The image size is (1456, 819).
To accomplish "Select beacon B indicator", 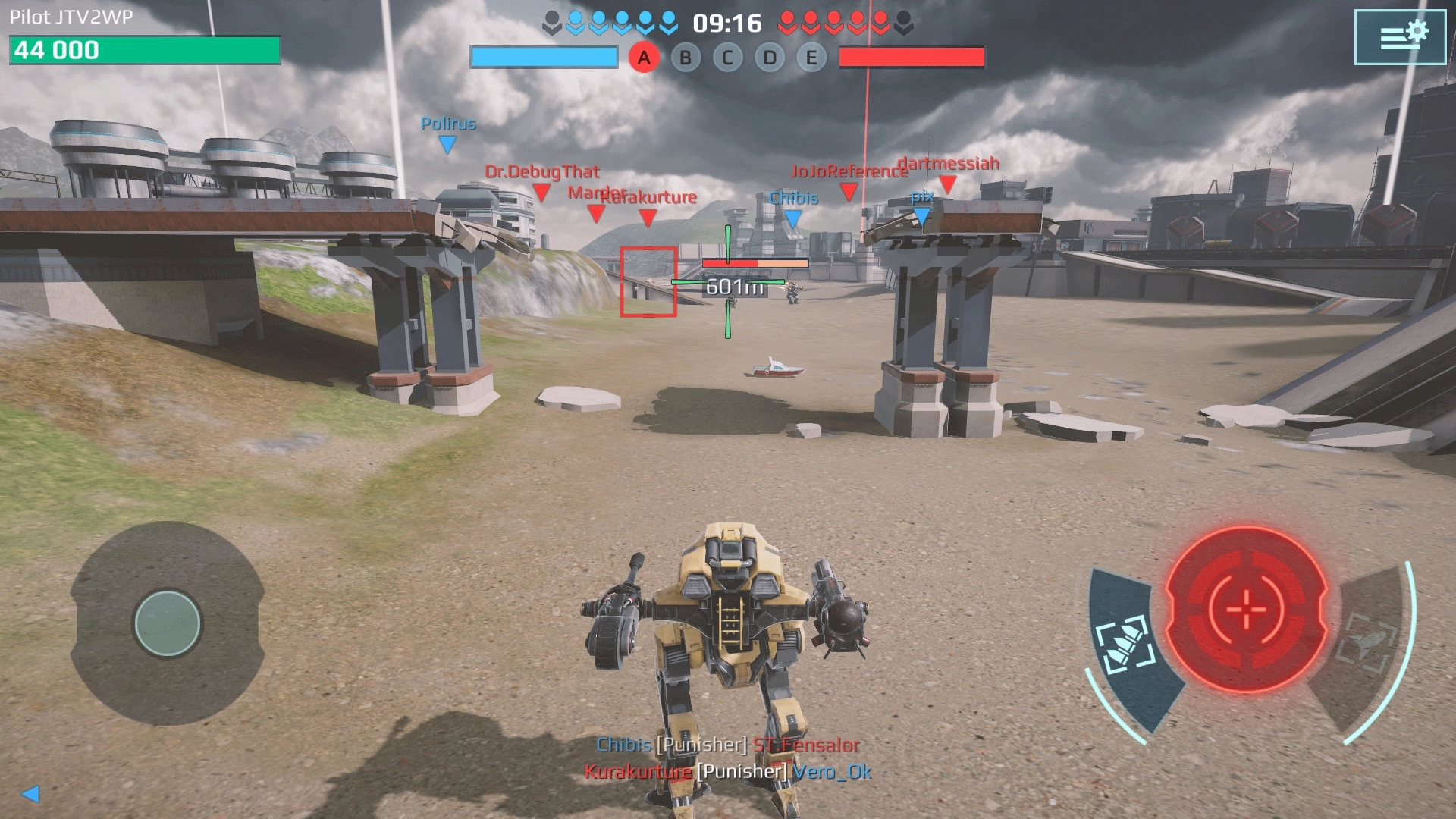I will coord(686,58).
